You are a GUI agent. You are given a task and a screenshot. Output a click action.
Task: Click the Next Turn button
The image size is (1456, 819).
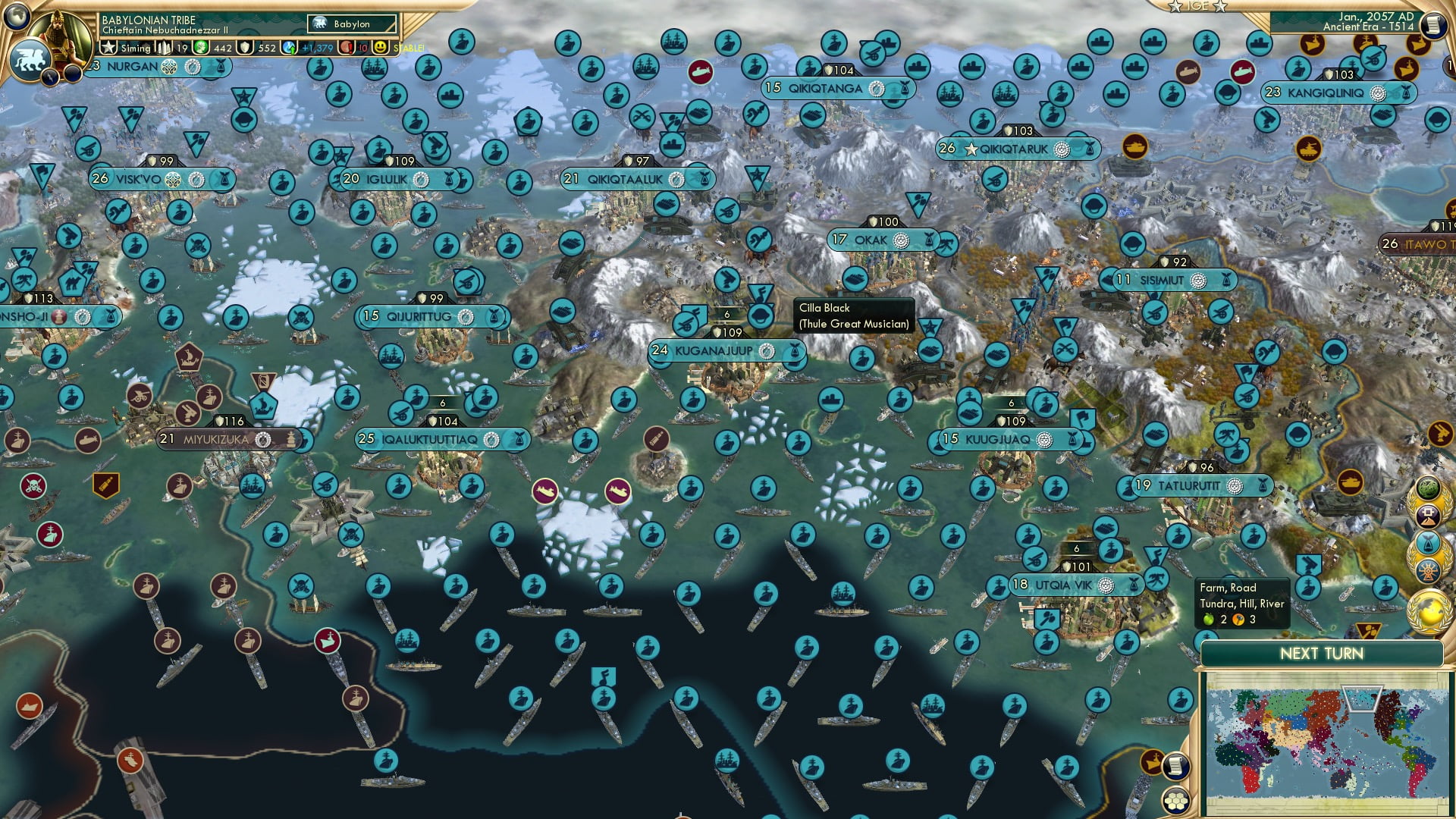click(x=1322, y=652)
